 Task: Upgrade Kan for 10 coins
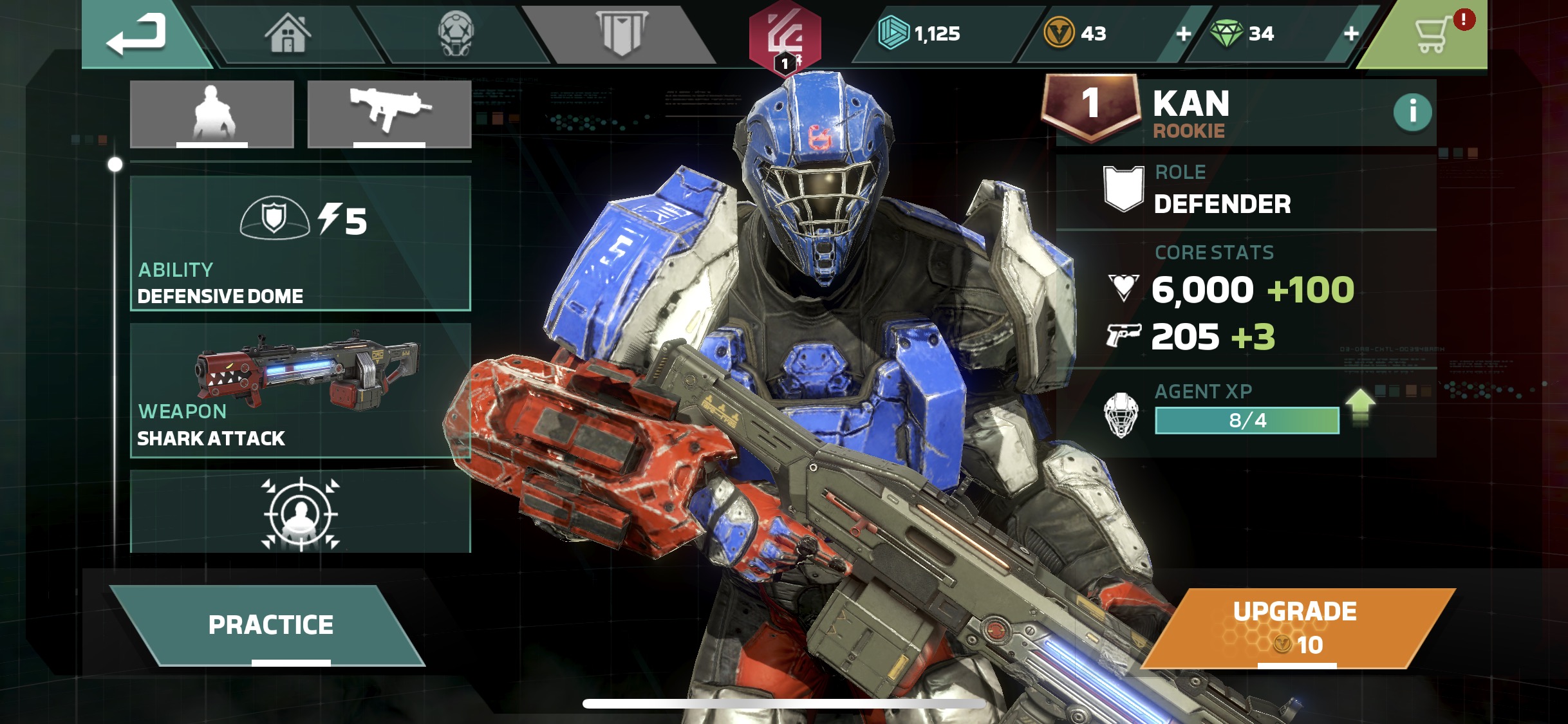click(1295, 627)
